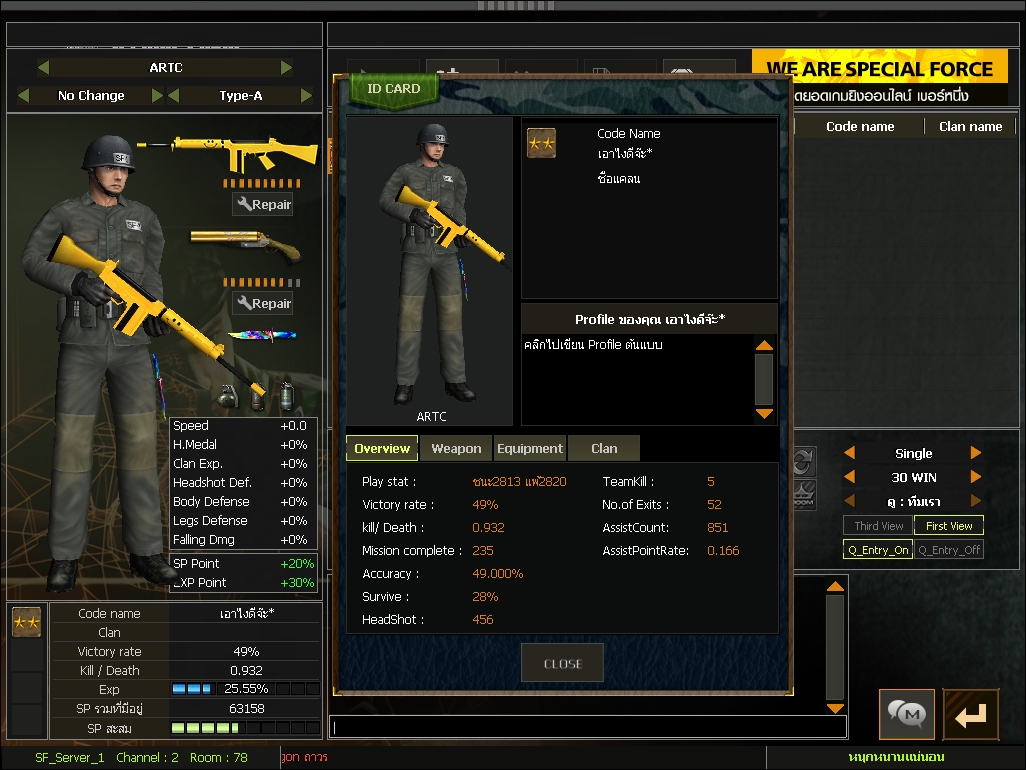Switch to the Weapon tab
The width and height of the screenshot is (1026, 770).
(x=456, y=449)
